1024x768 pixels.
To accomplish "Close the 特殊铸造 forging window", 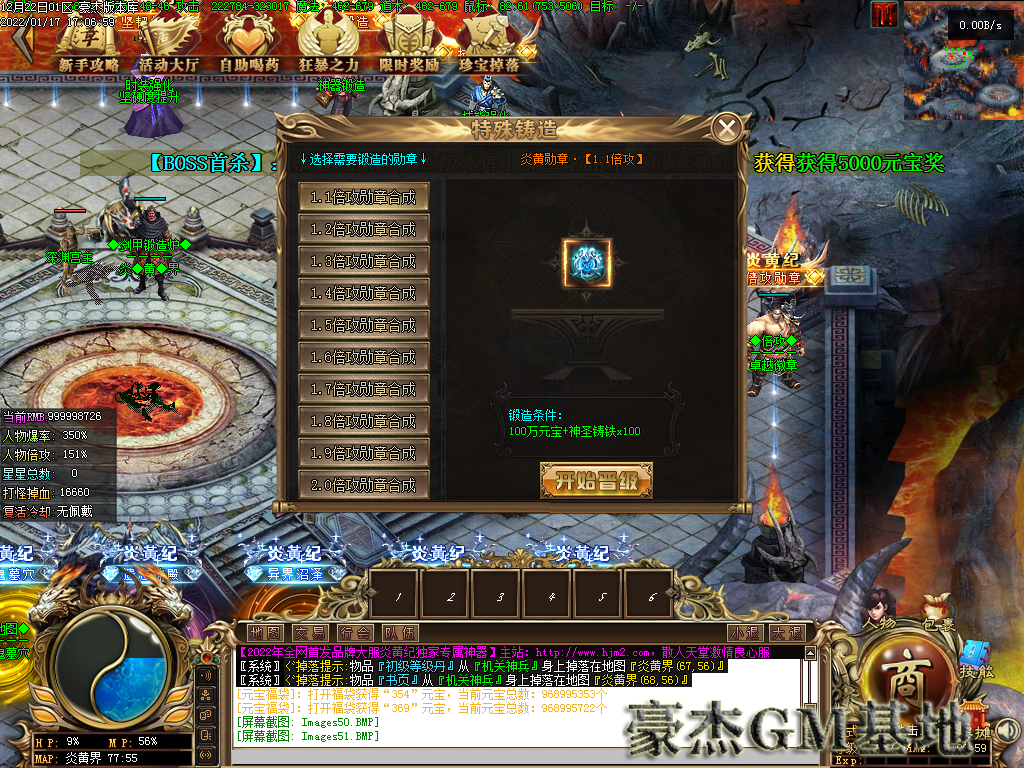I will pos(728,128).
